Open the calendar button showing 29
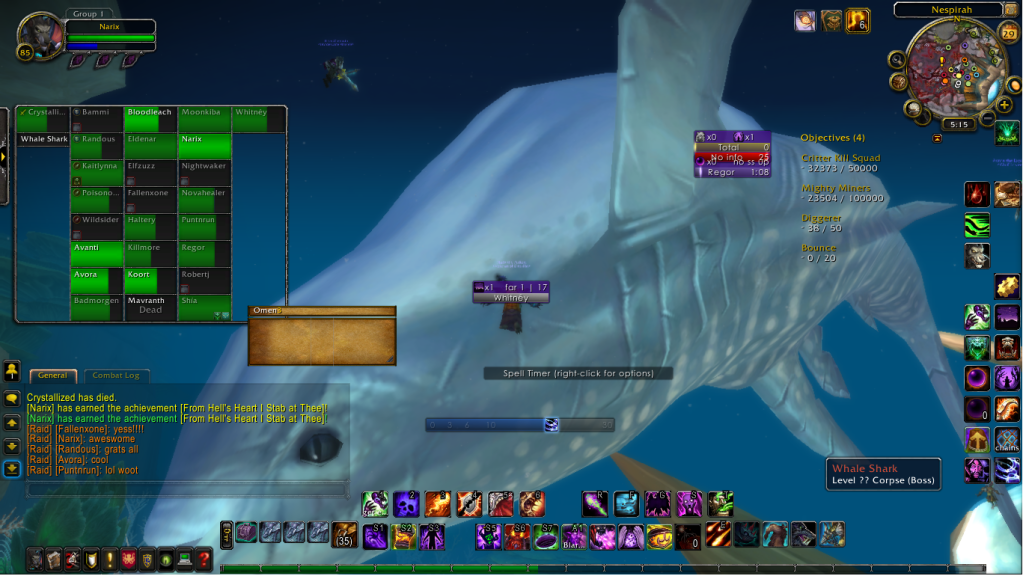Viewport: 1023px width, 576px height. [x=1008, y=34]
